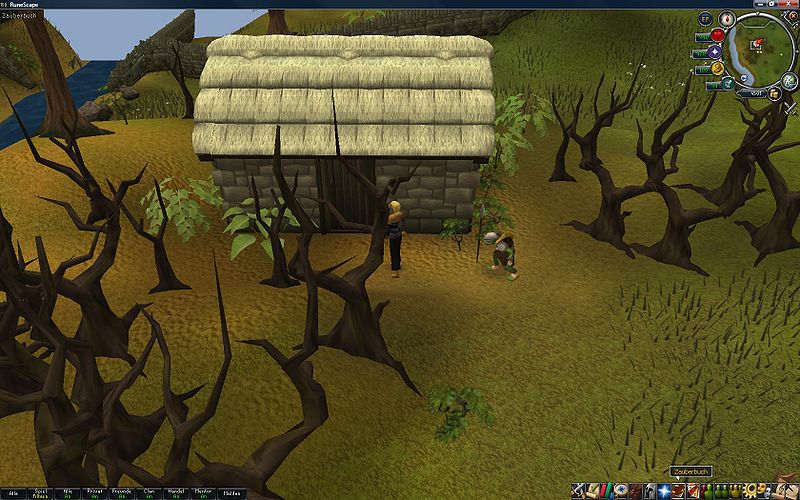
Task: Open the Zauberbuch spellbook tab
Action: click(678, 490)
